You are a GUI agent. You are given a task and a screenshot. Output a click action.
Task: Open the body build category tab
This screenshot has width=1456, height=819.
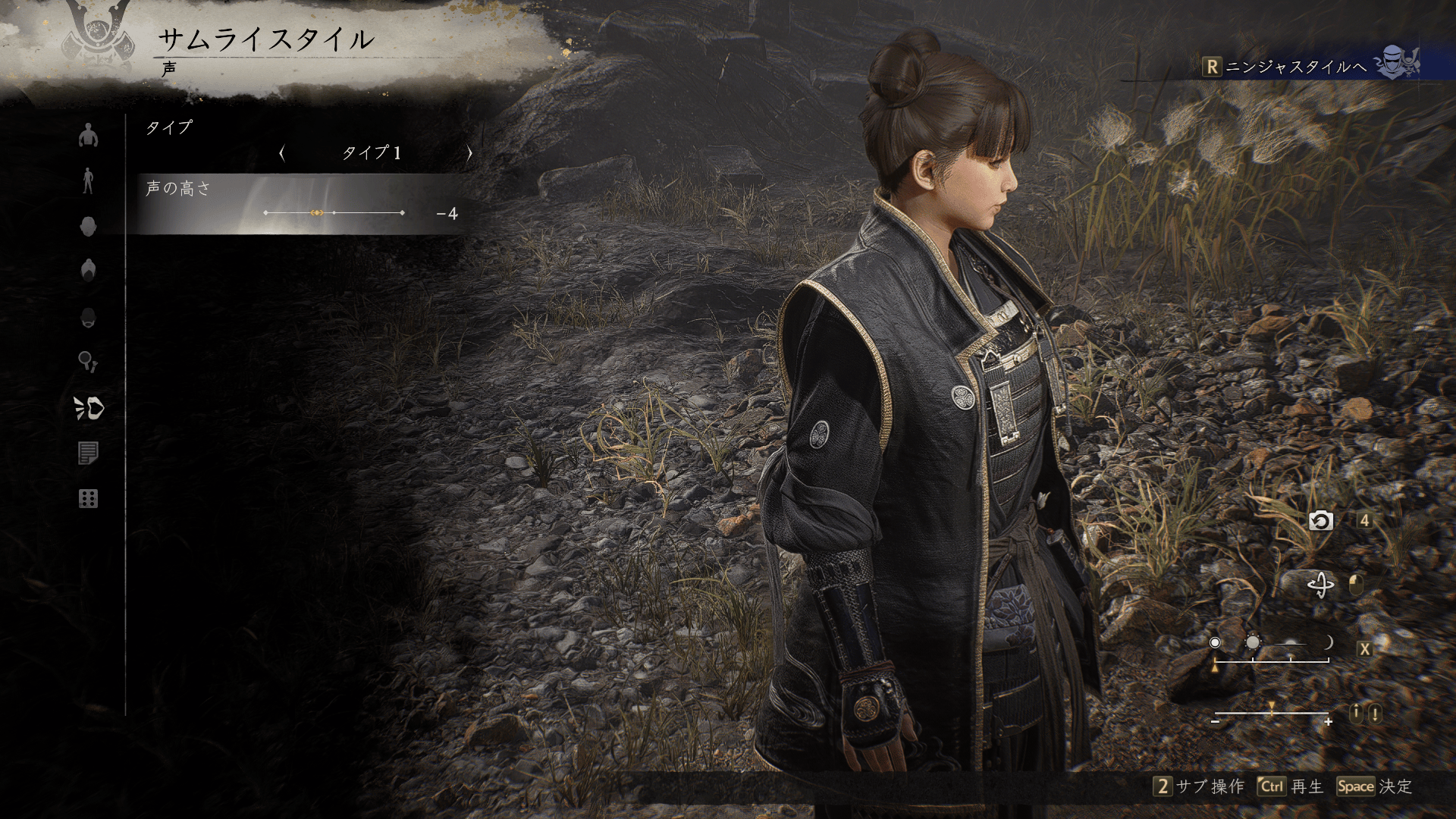pos(89,136)
